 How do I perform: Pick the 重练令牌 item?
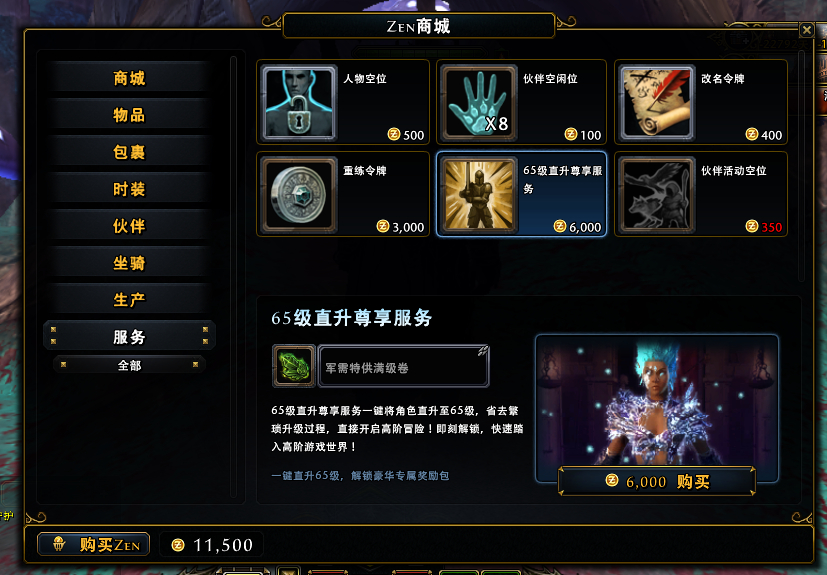pyautogui.click(x=343, y=194)
